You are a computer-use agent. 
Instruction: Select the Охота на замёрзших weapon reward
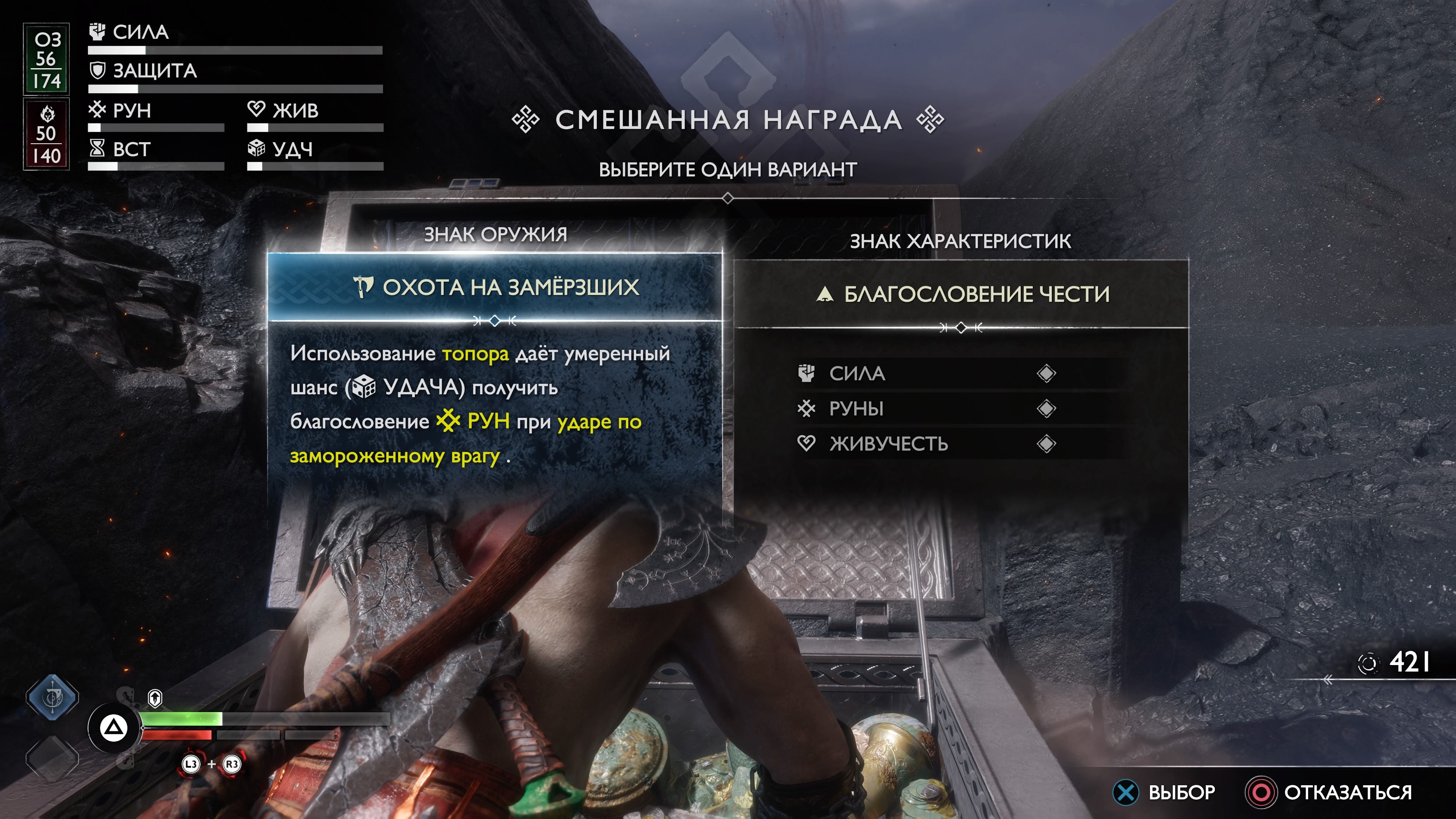click(x=495, y=287)
